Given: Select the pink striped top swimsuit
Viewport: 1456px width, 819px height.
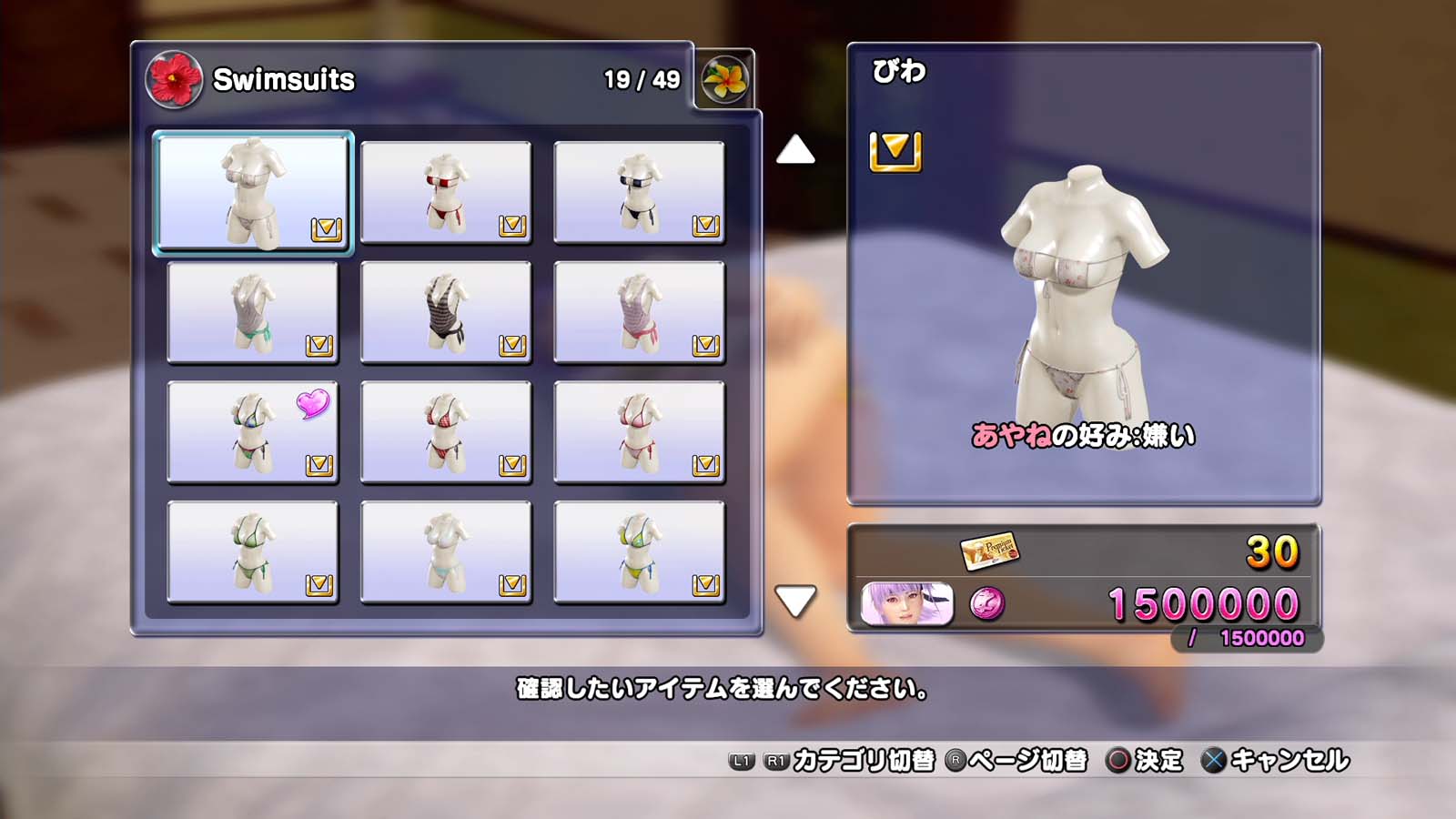Looking at the screenshot, I should pyautogui.click(x=639, y=312).
